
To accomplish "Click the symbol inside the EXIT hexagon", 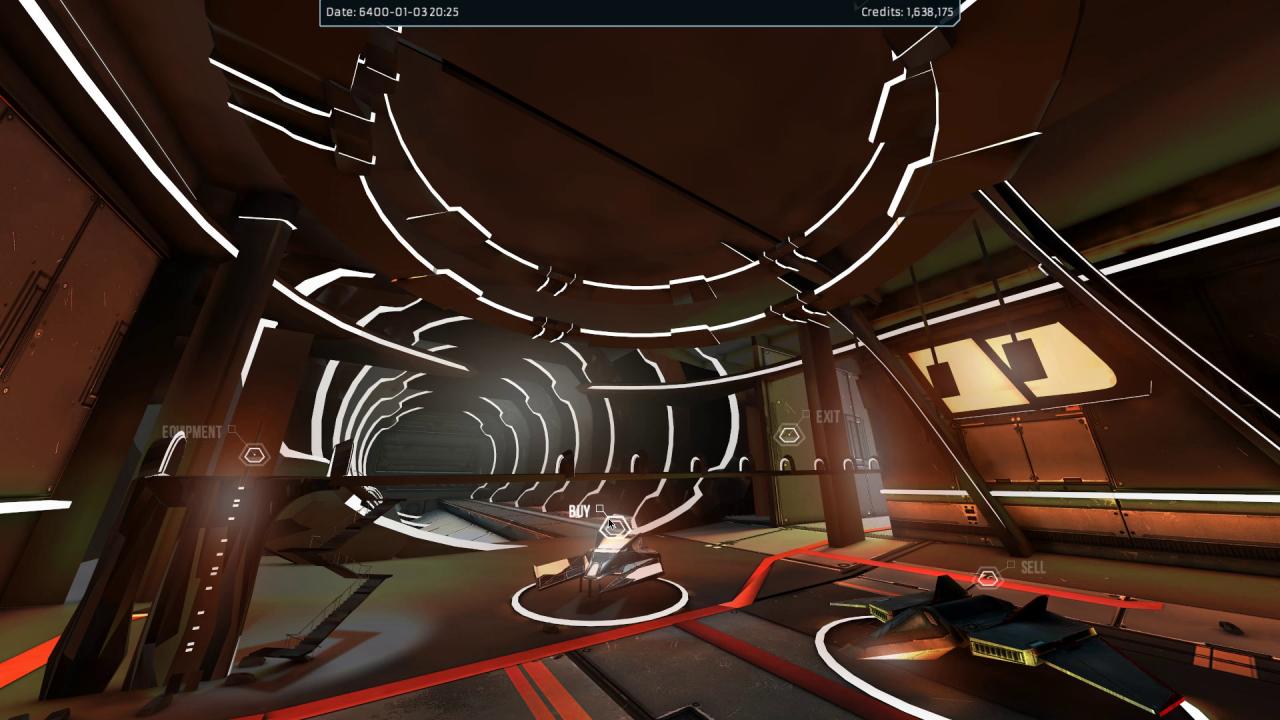I will (789, 434).
